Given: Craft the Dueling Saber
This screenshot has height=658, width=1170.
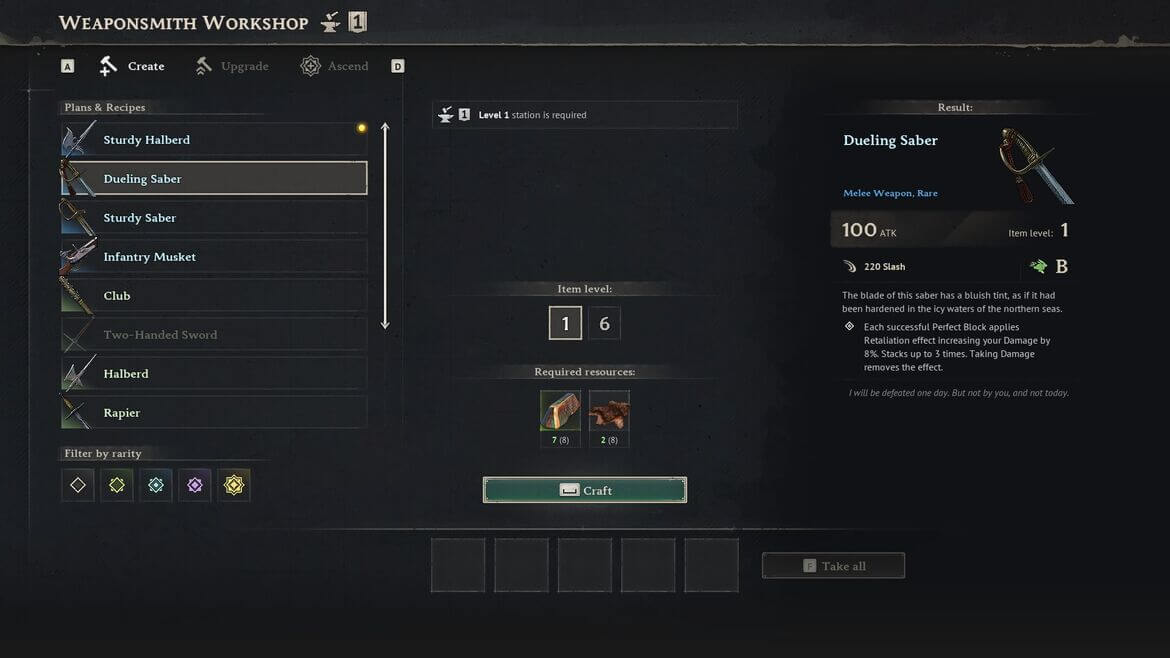Looking at the screenshot, I should (585, 490).
